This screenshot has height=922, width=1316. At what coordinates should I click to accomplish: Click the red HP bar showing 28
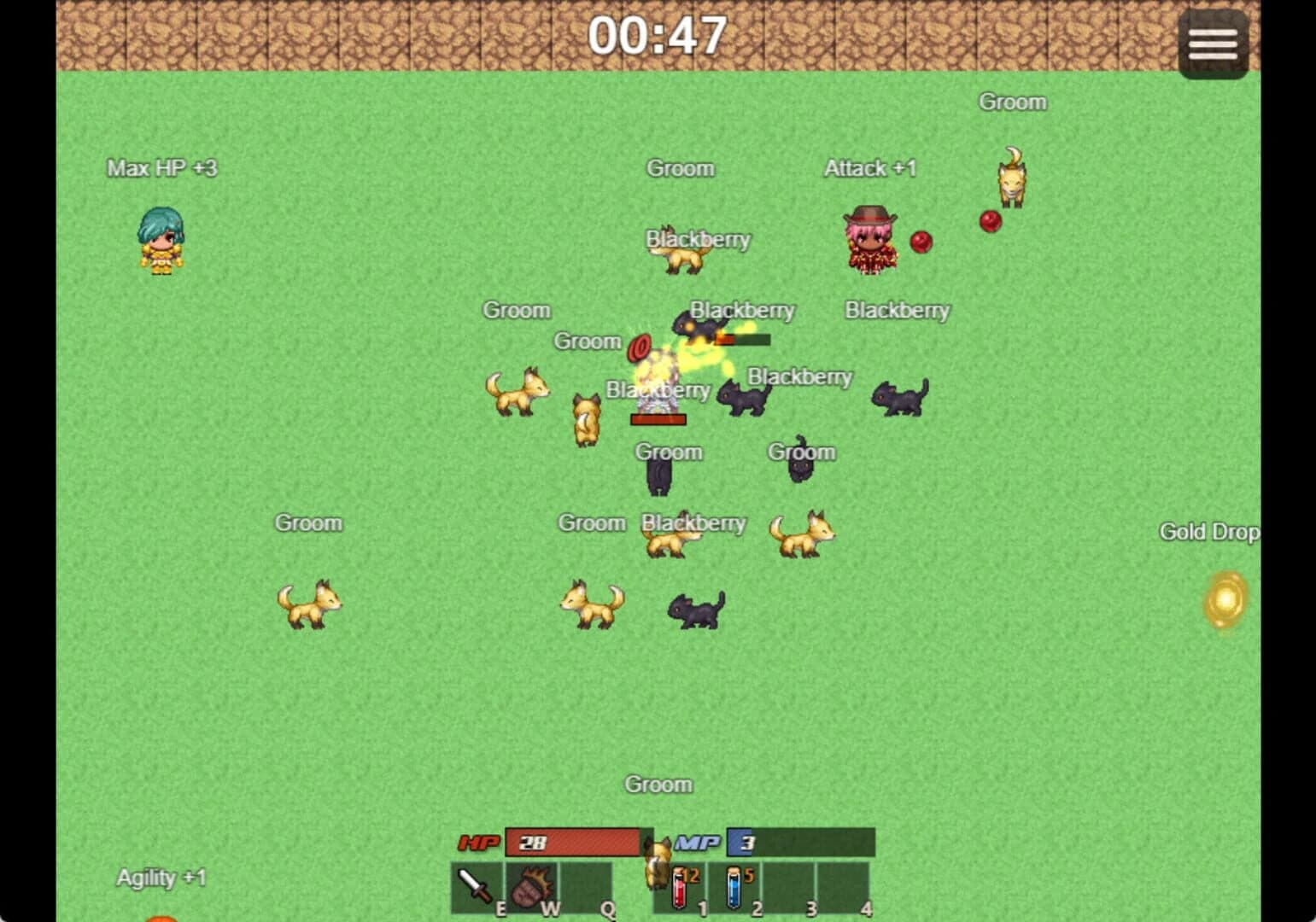coord(574,843)
